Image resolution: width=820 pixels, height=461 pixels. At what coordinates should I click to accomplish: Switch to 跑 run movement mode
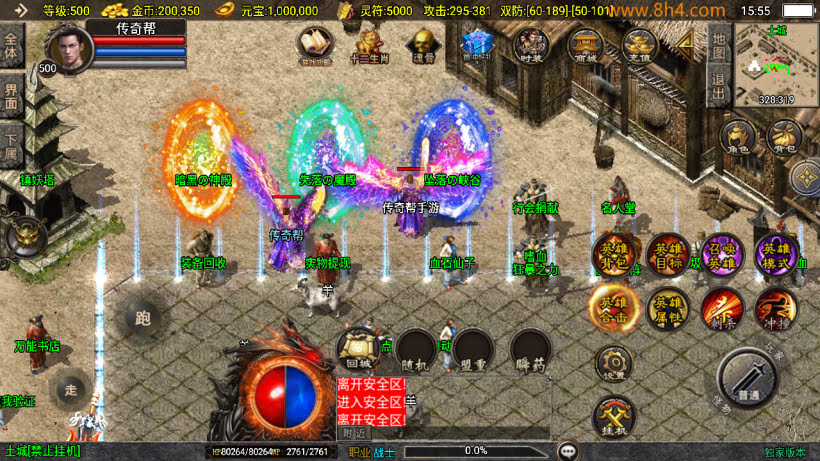142,319
